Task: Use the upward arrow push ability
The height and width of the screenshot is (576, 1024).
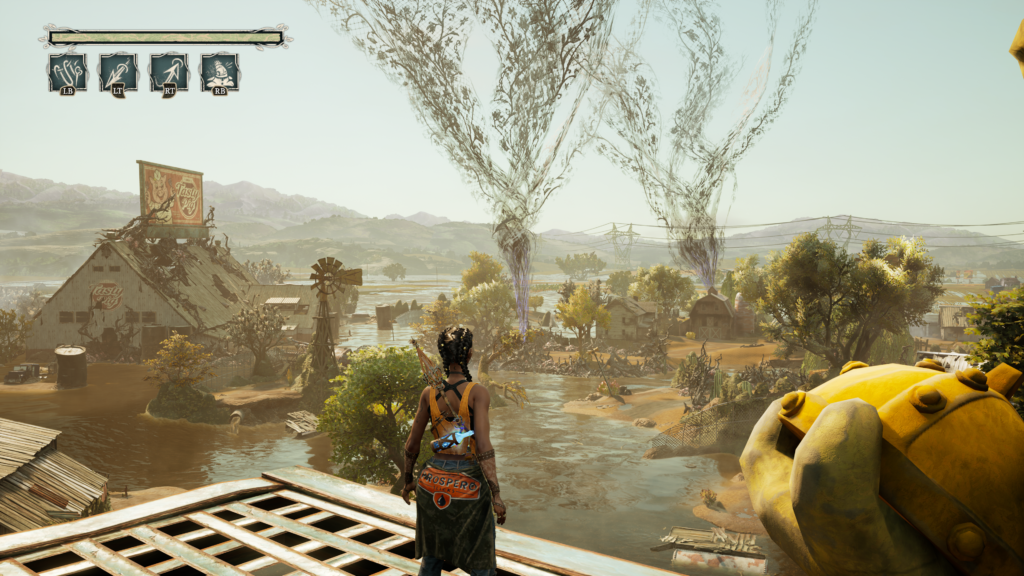Action: point(169,73)
